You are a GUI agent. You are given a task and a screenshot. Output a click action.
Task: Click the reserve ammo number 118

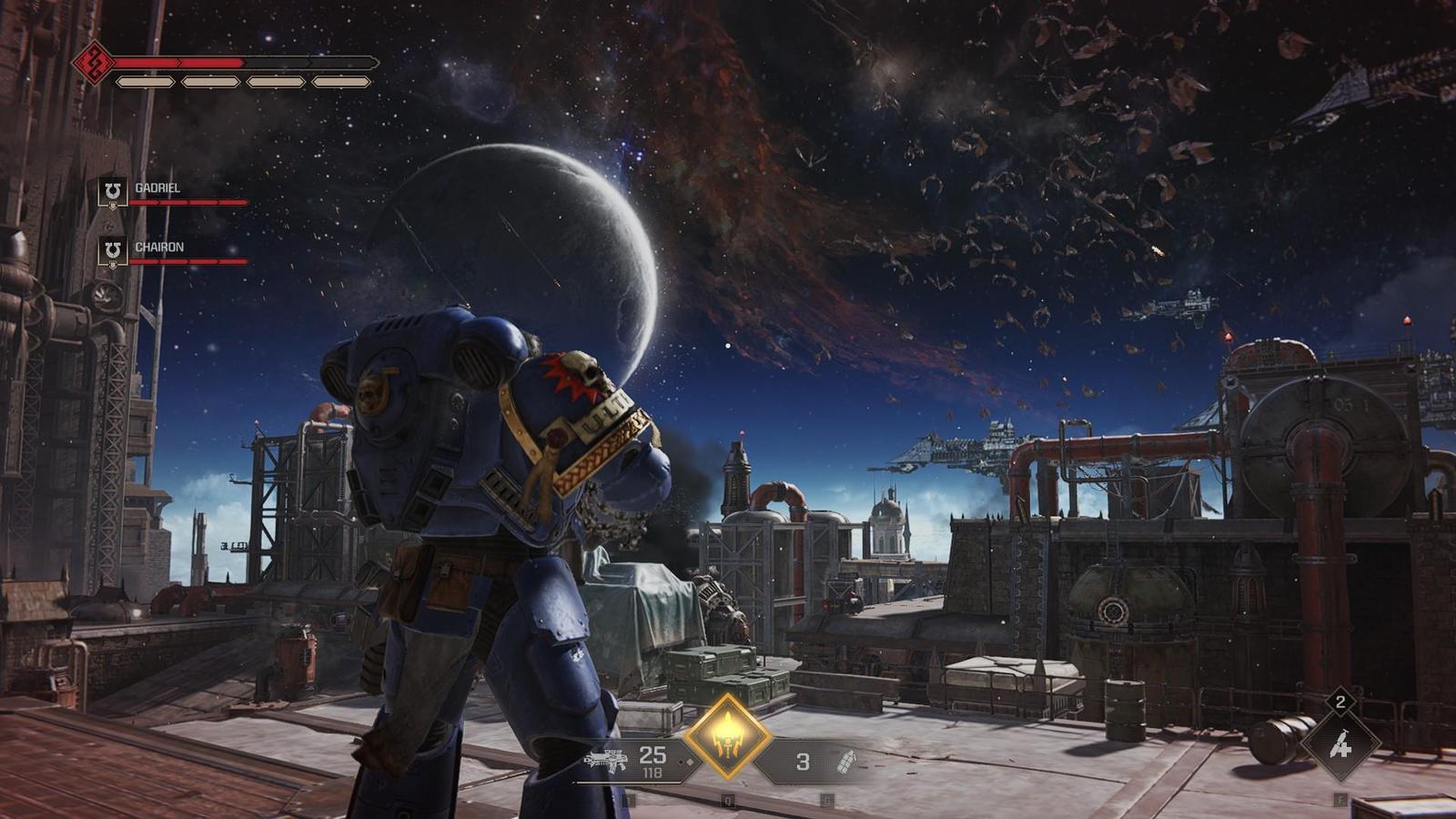(653, 773)
